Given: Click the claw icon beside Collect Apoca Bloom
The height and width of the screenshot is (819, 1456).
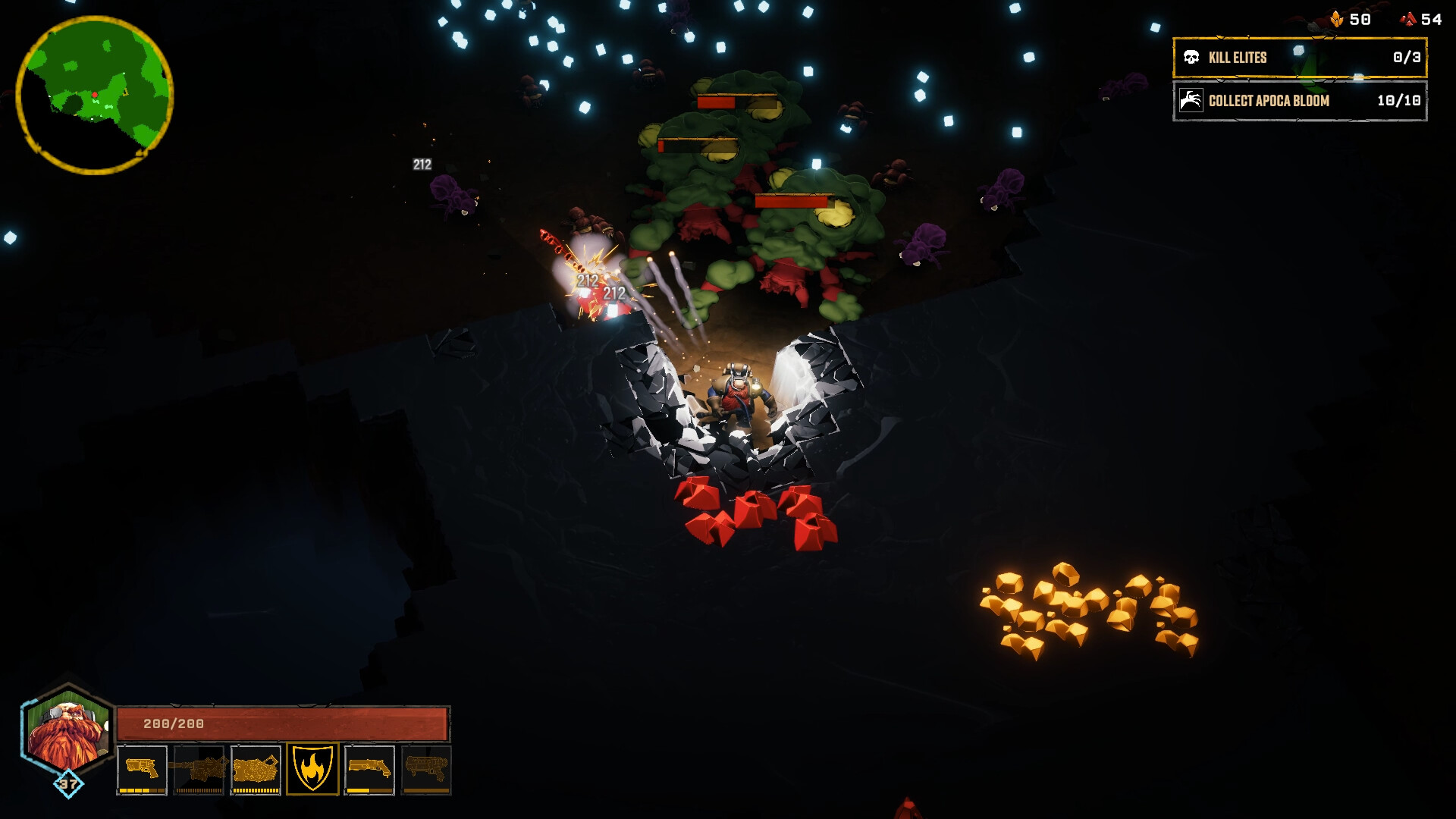Looking at the screenshot, I should (1191, 101).
